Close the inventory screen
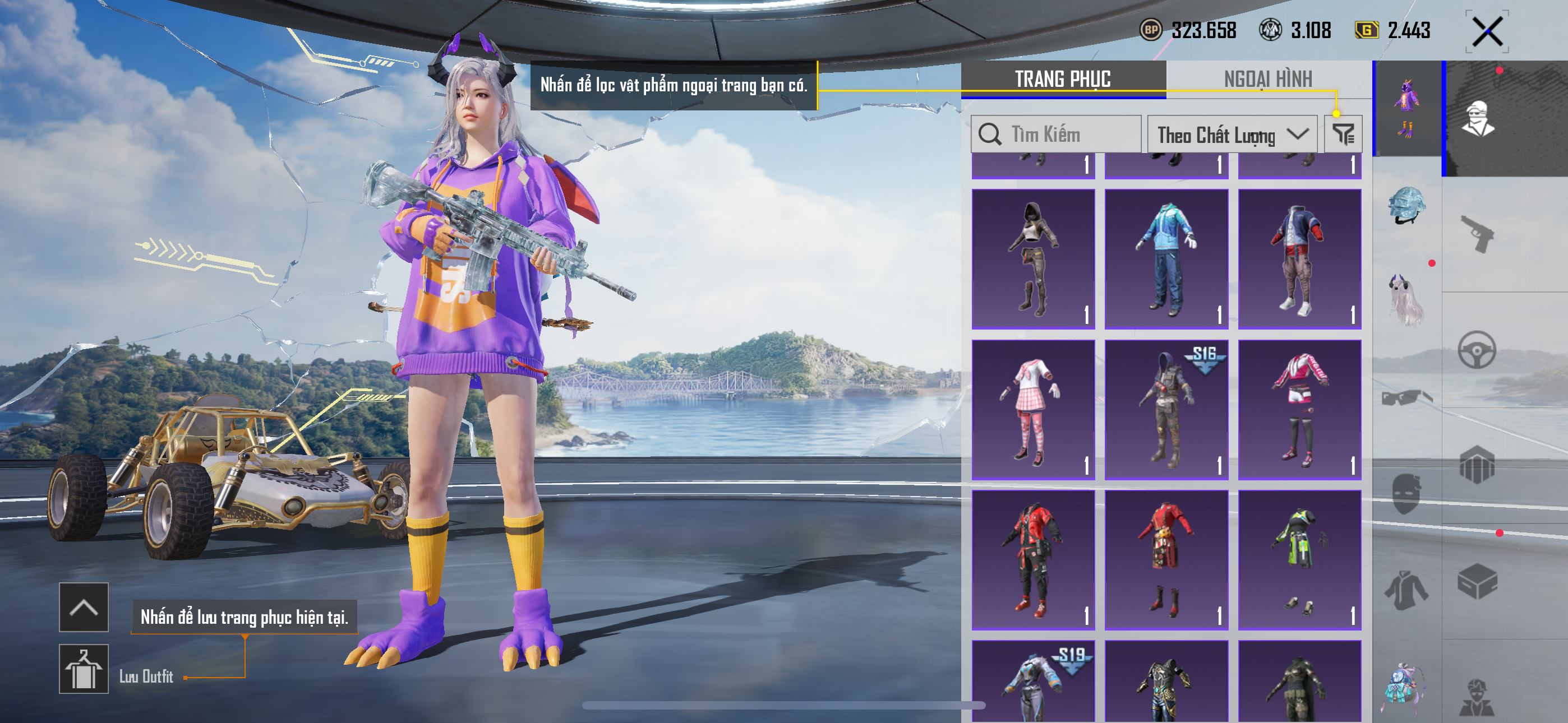Image resolution: width=1568 pixels, height=723 pixels. (x=1487, y=31)
